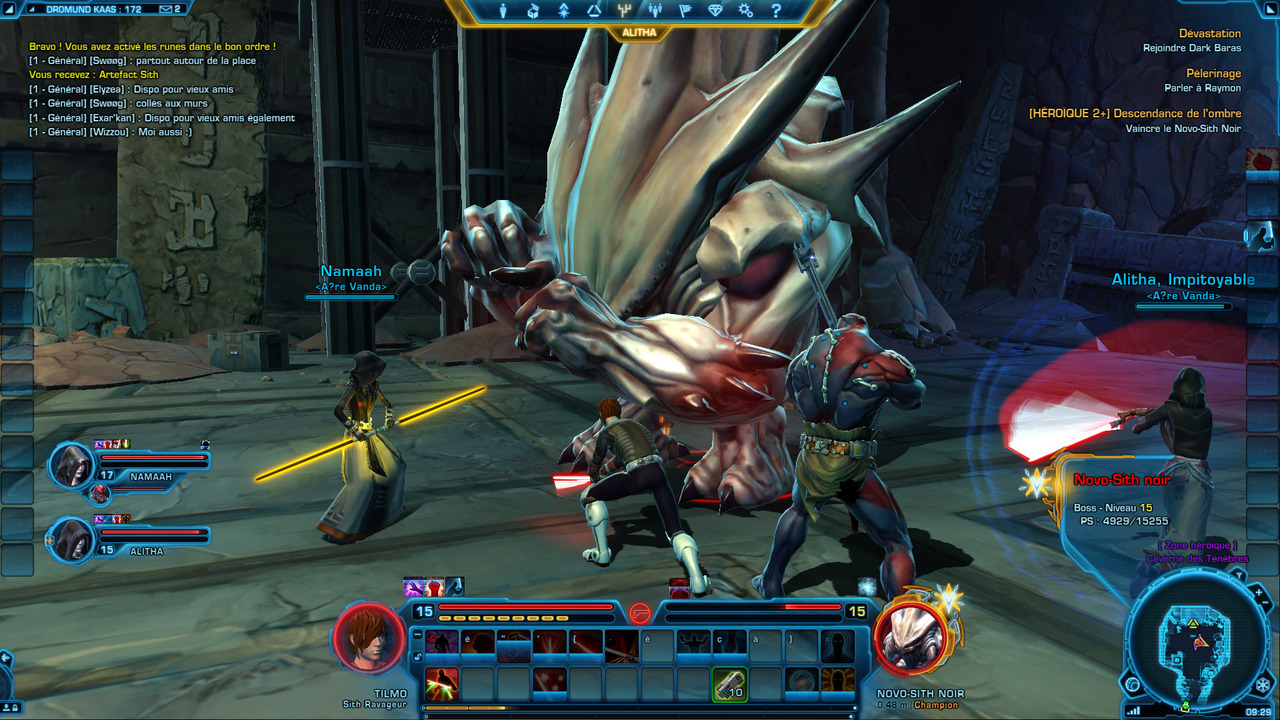Open the gear settings menu
Image resolution: width=1280 pixels, height=720 pixels.
pyautogui.click(x=746, y=11)
